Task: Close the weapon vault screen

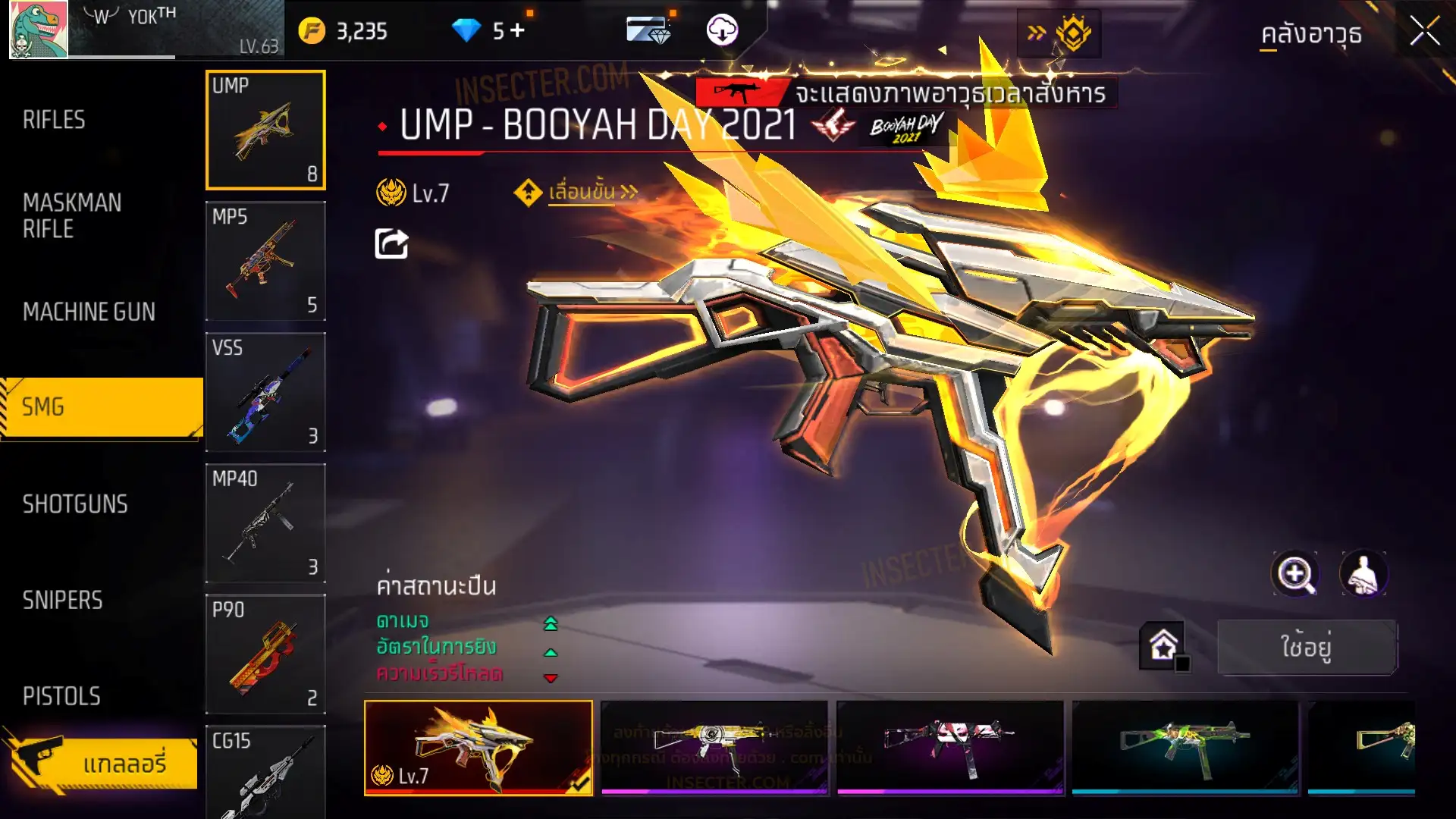Action: (1424, 32)
